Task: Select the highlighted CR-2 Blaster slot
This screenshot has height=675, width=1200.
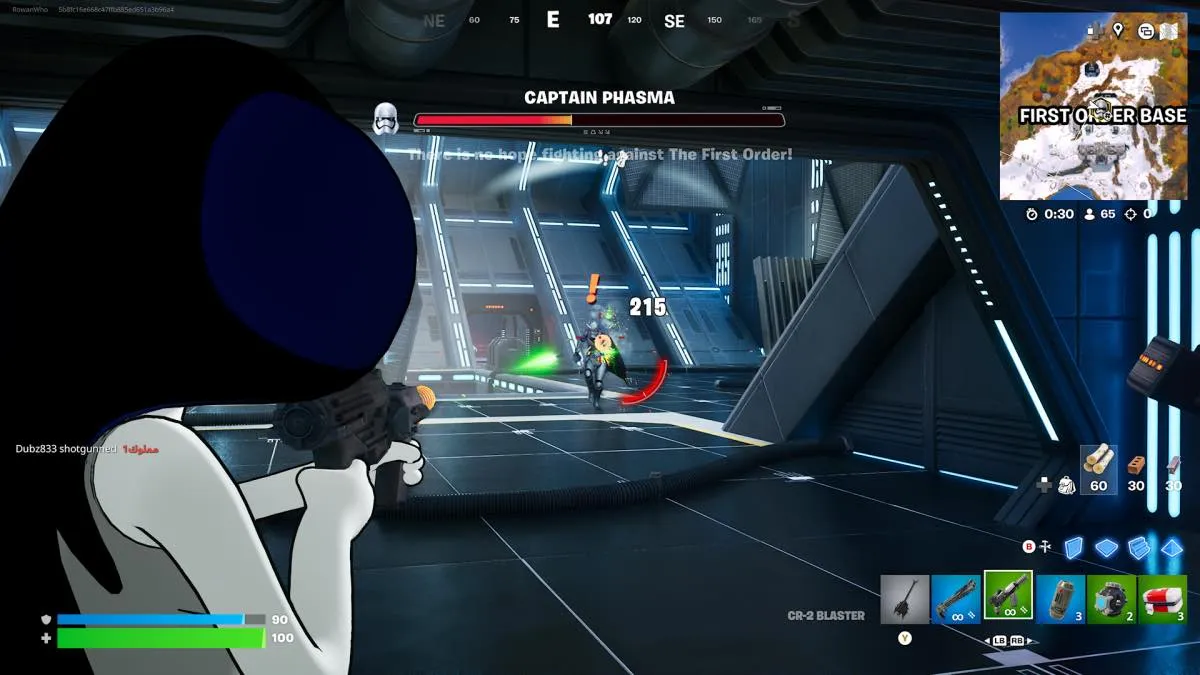Action: (1008, 596)
